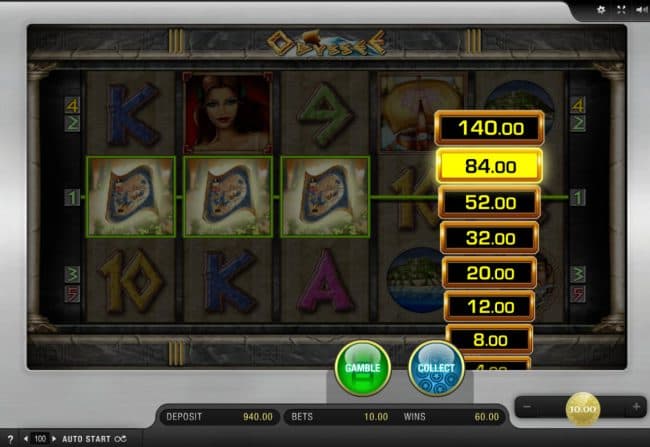Select the highlighted 84.00 ladder step
The image size is (650, 447).
[490, 165]
